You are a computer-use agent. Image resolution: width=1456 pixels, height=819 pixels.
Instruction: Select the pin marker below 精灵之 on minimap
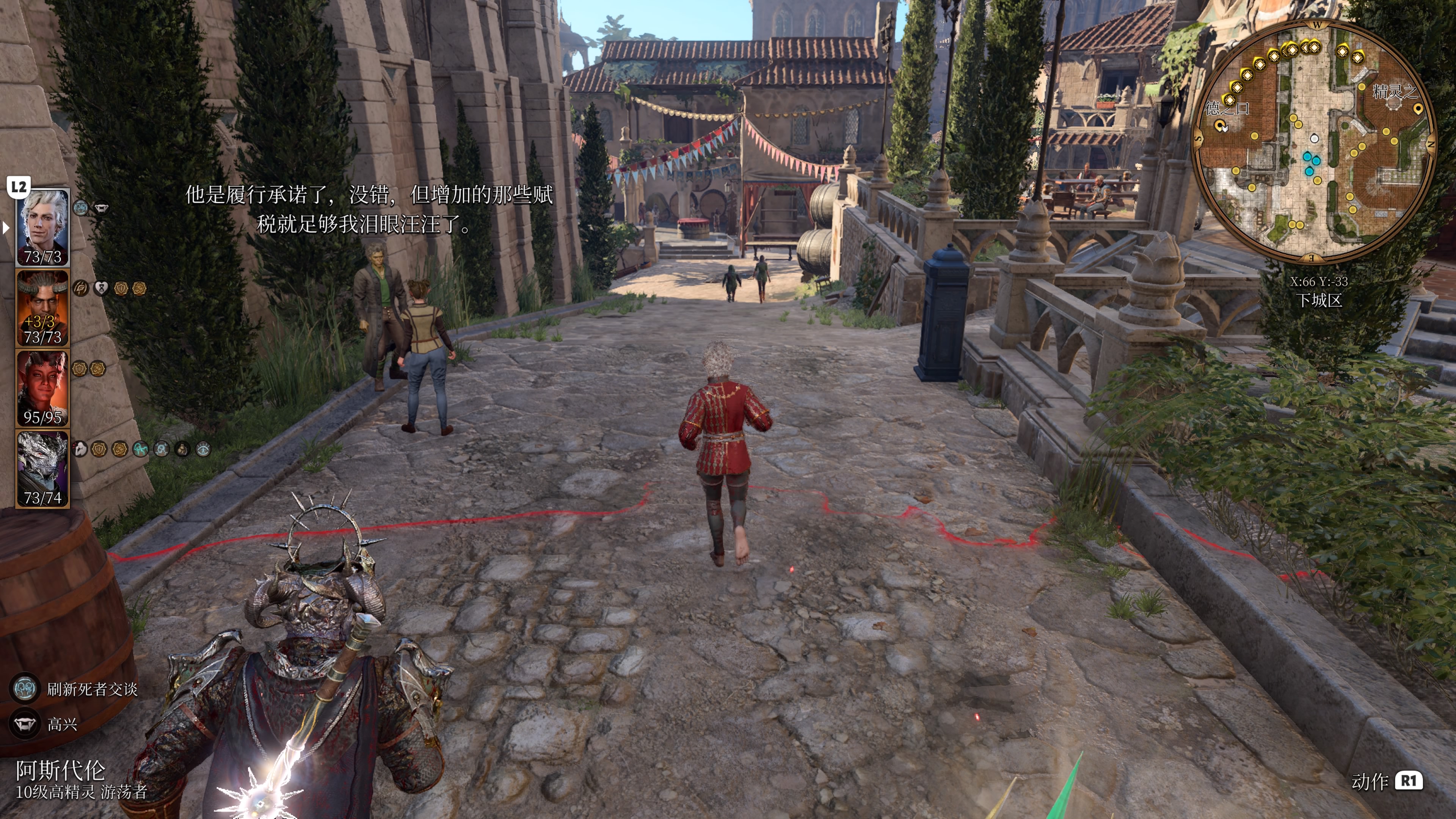[1418, 109]
